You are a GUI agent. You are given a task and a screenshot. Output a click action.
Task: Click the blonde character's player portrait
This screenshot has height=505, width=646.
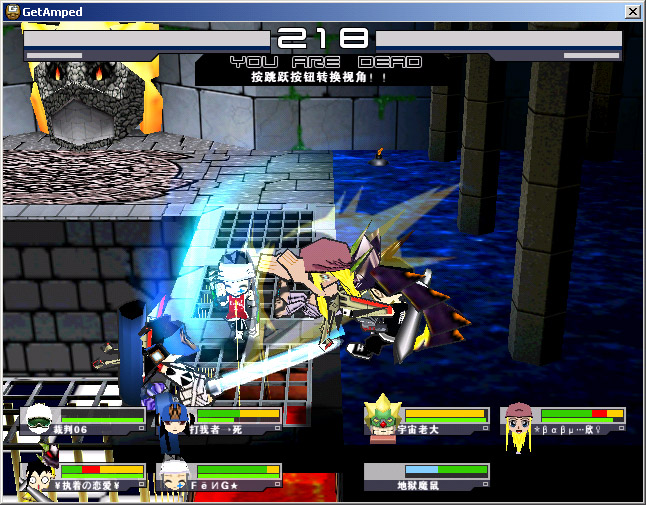pos(517,422)
